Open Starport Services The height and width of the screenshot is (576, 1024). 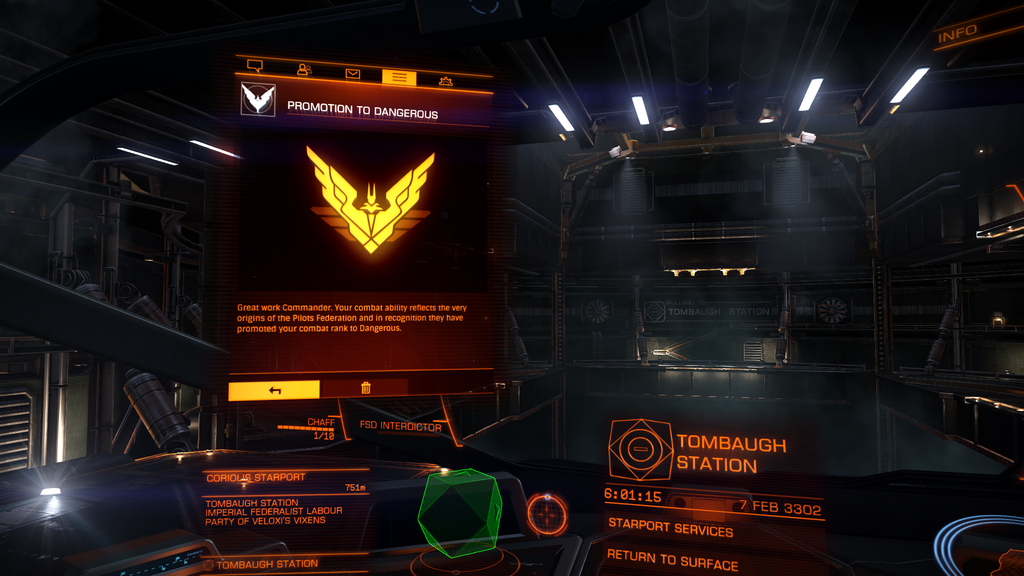click(670, 531)
